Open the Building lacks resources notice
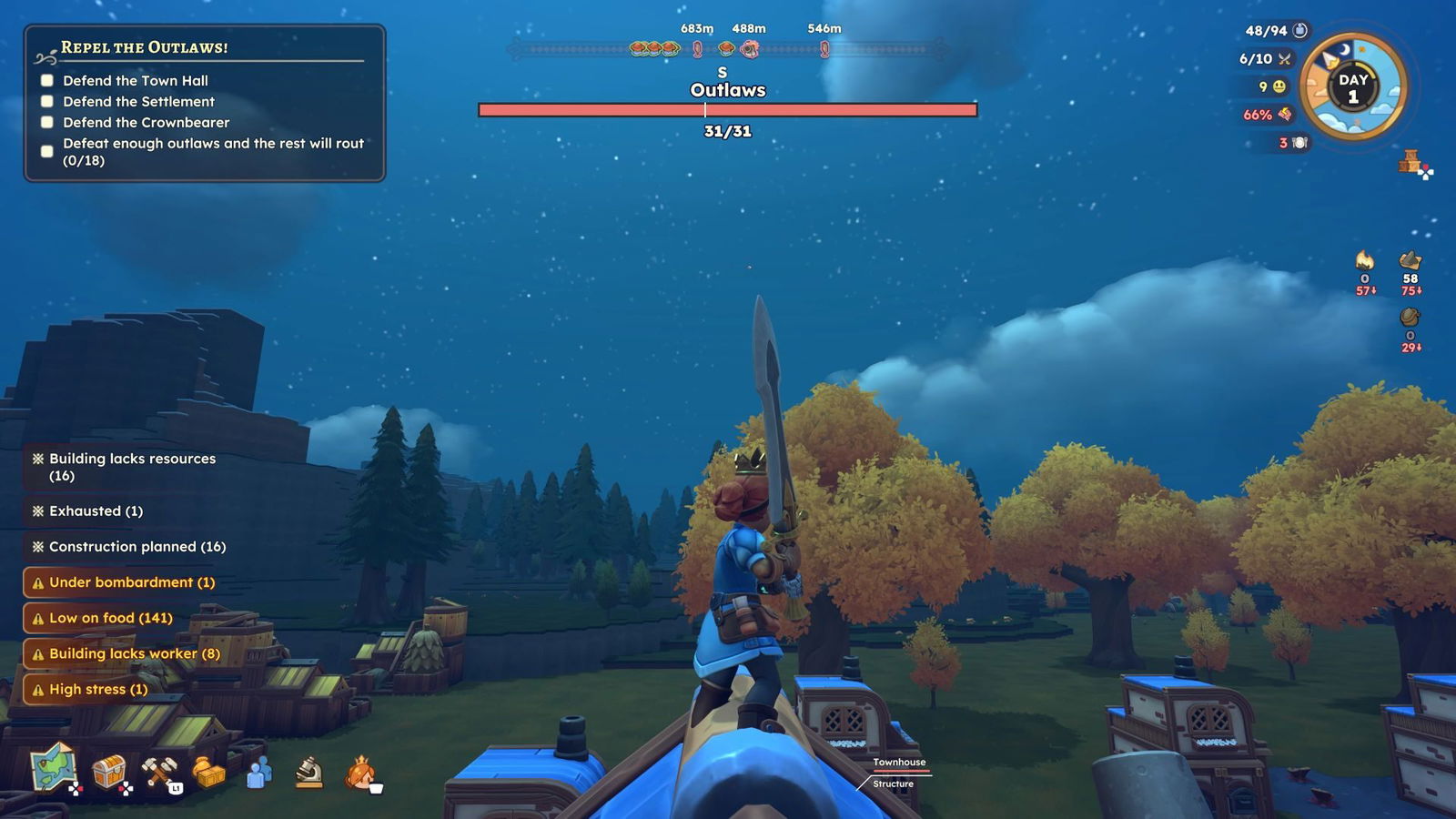The height and width of the screenshot is (819, 1456). click(x=125, y=467)
